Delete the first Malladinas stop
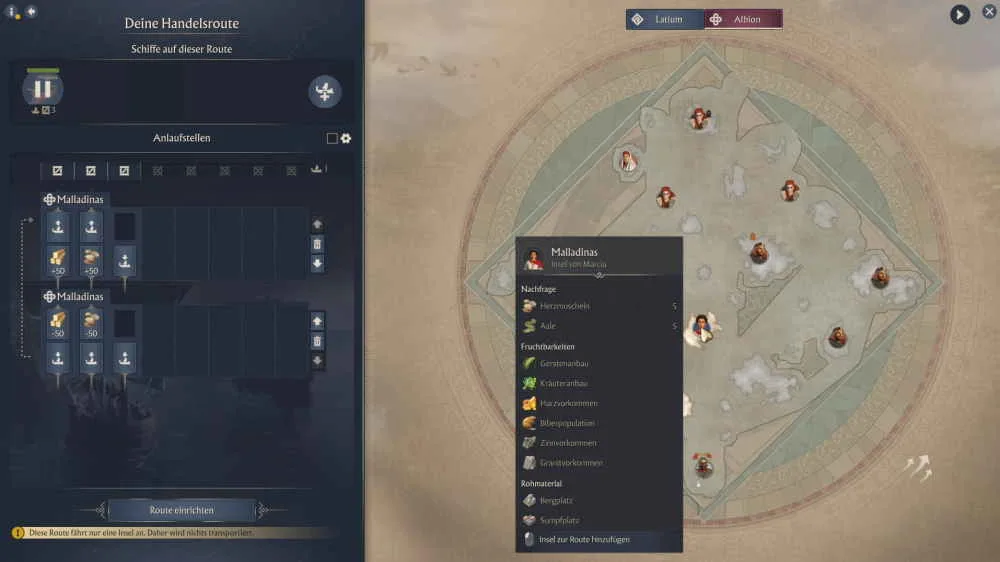The image size is (1000, 562). coord(317,244)
